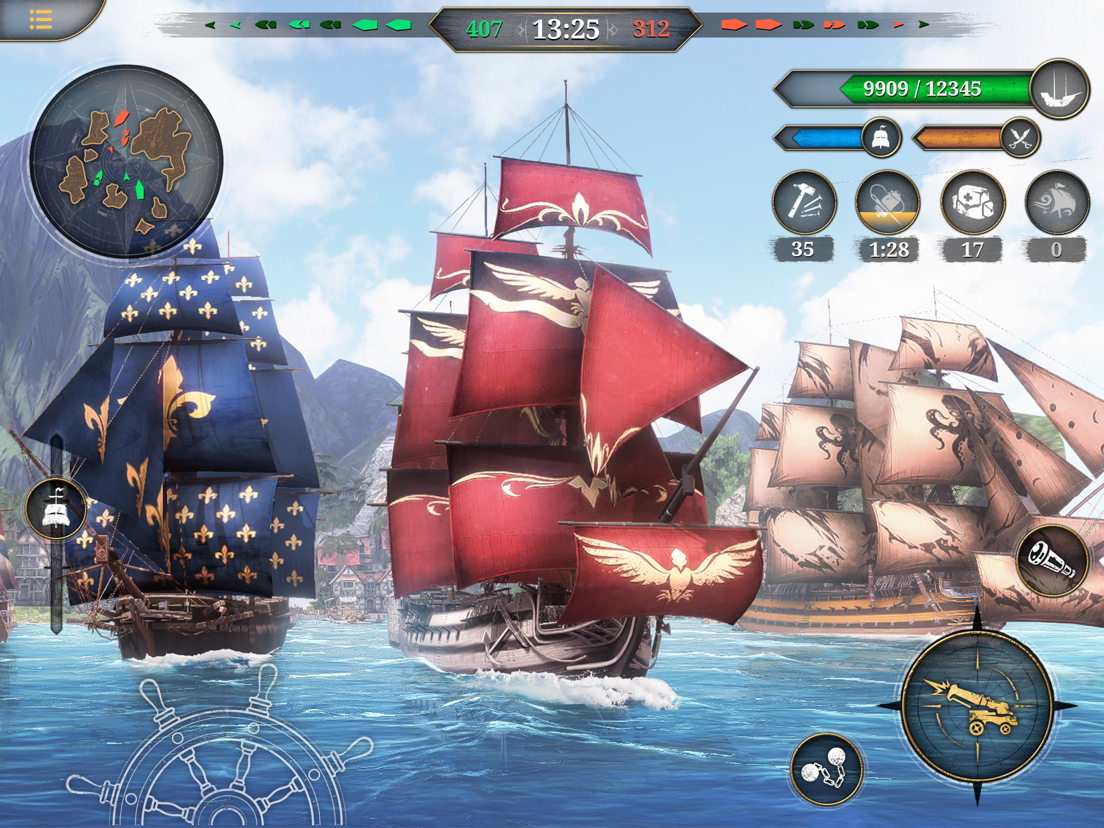1104x828 pixels.
Task: Select the sail status icon
Action: (880, 138)
